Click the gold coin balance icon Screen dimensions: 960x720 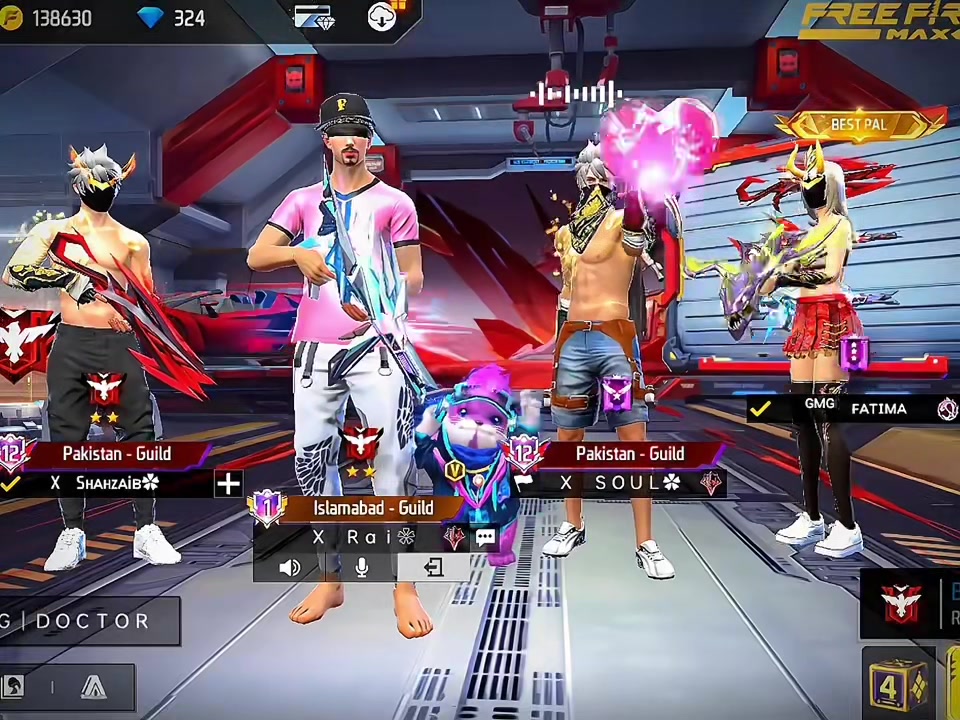12,18
